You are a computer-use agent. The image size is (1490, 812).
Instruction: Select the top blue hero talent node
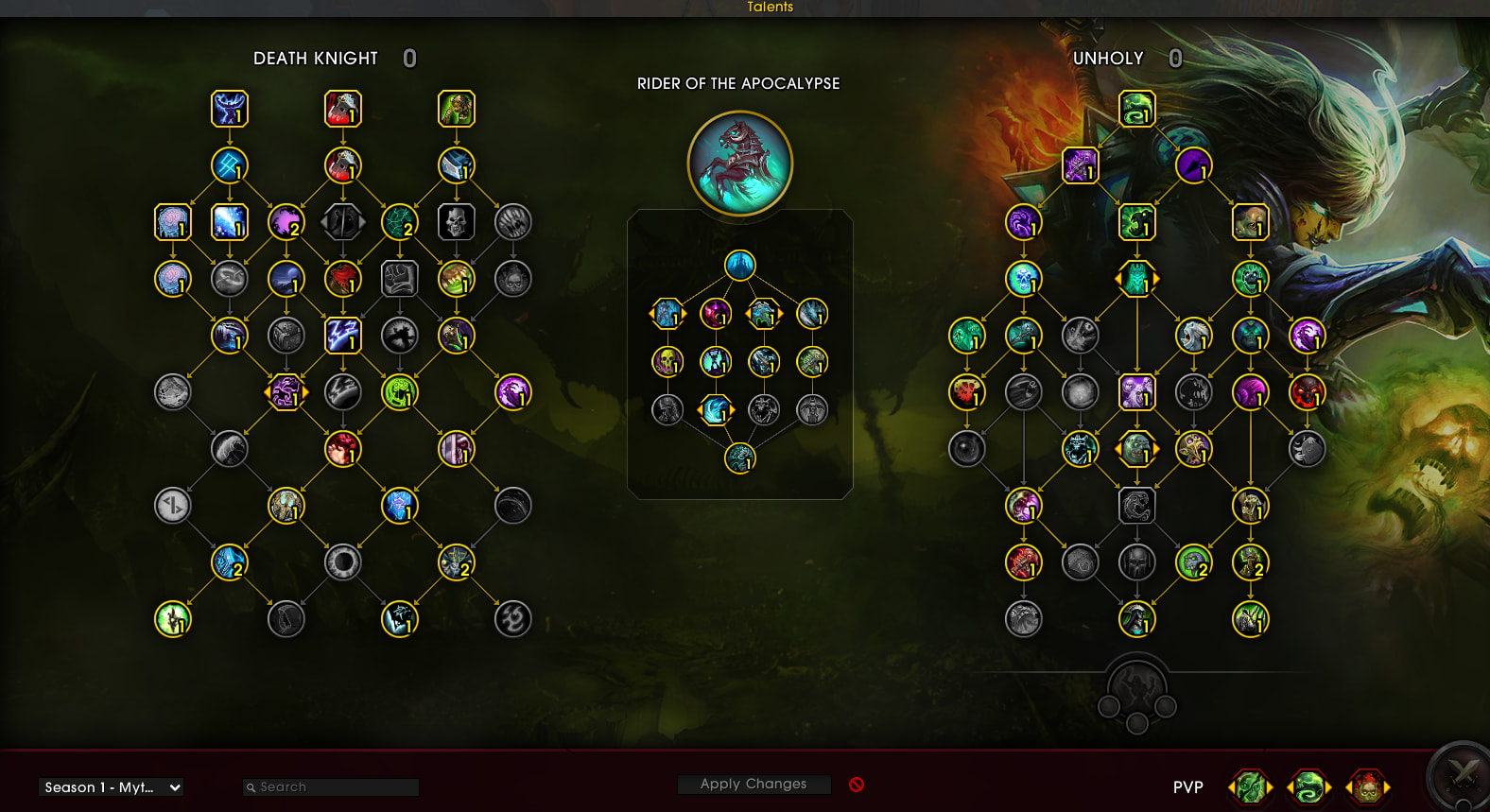[739, 265]
